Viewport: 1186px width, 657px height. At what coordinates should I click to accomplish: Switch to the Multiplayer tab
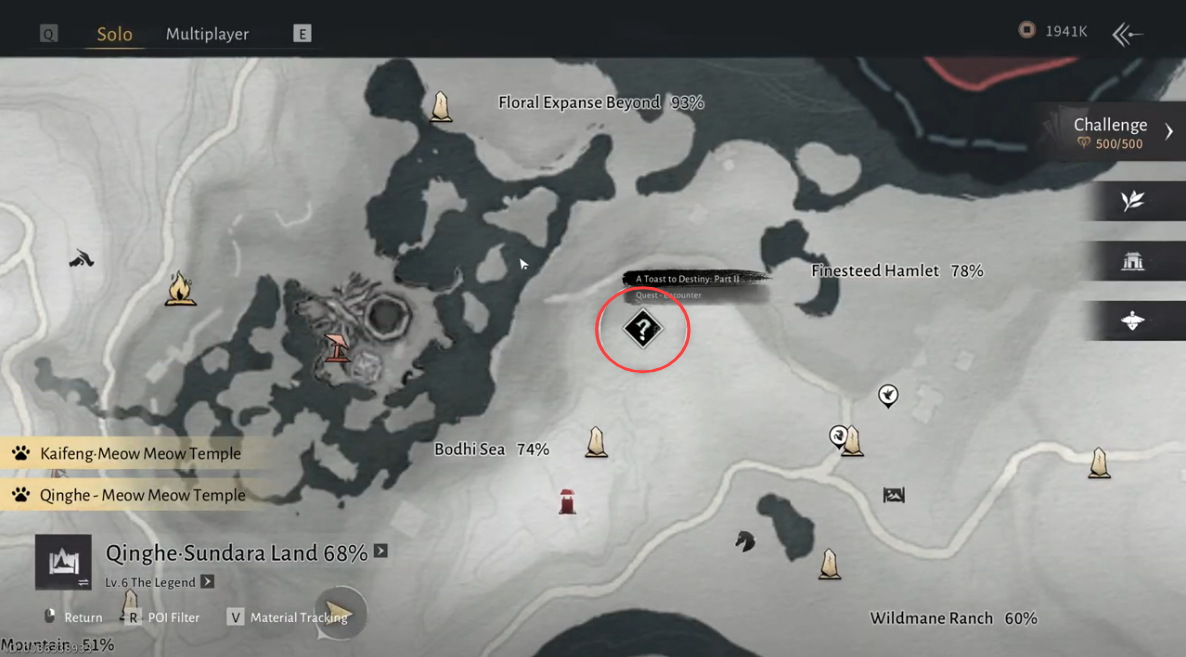[x=207, y=34]
